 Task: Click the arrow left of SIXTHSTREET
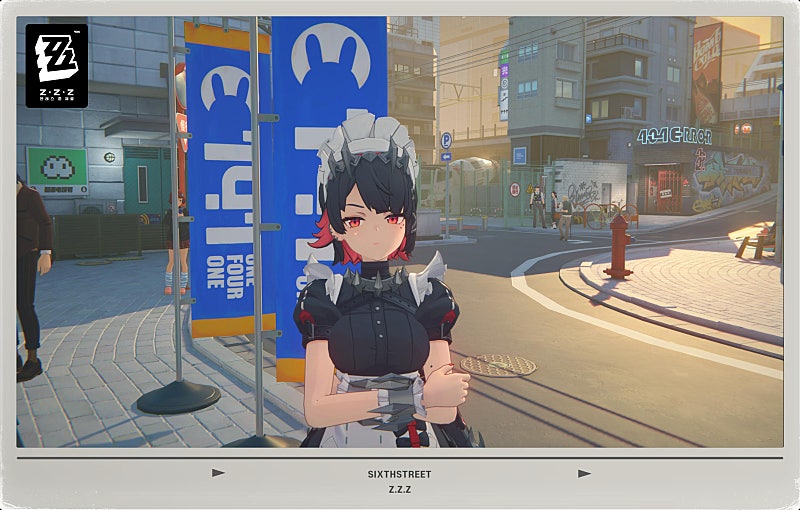point(219,473)
